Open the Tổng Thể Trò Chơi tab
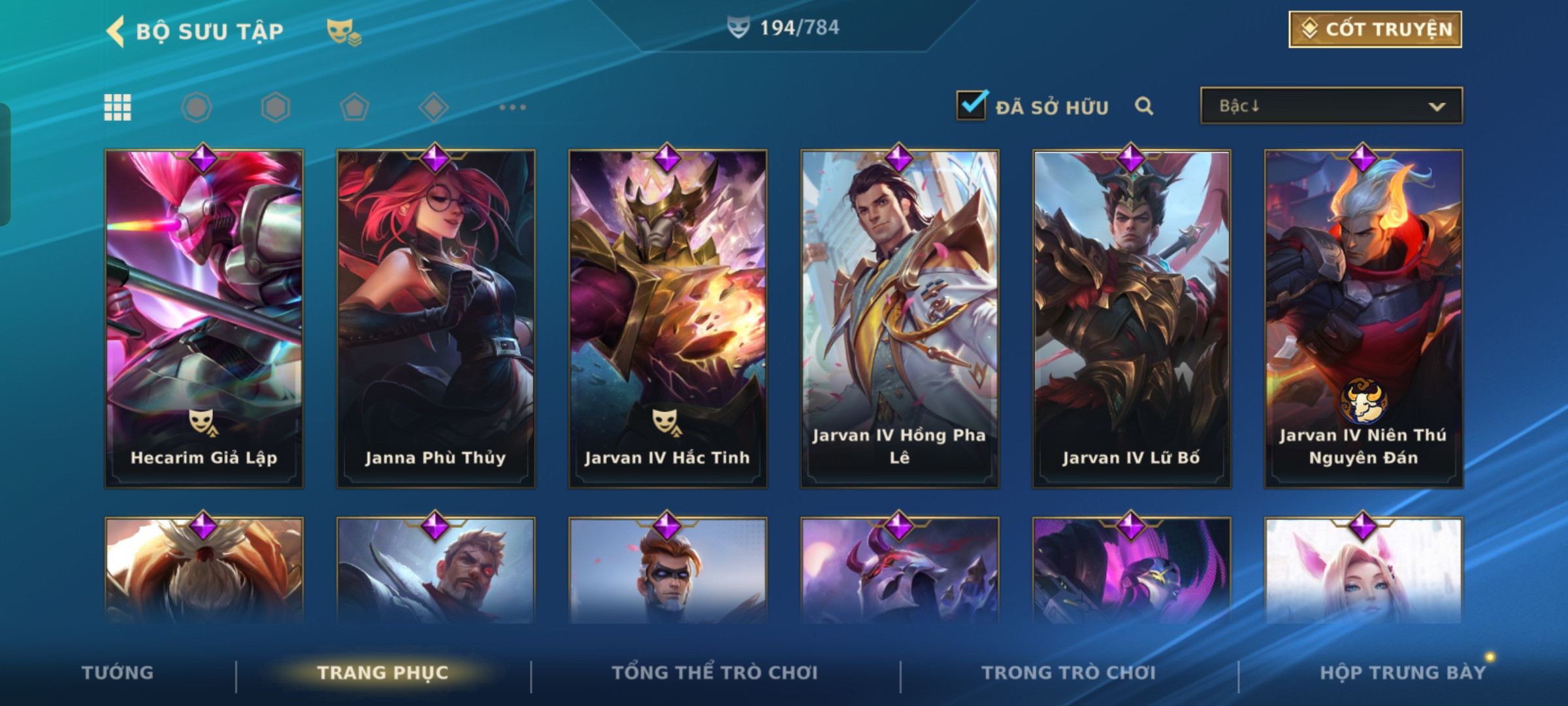 (715, 672)
